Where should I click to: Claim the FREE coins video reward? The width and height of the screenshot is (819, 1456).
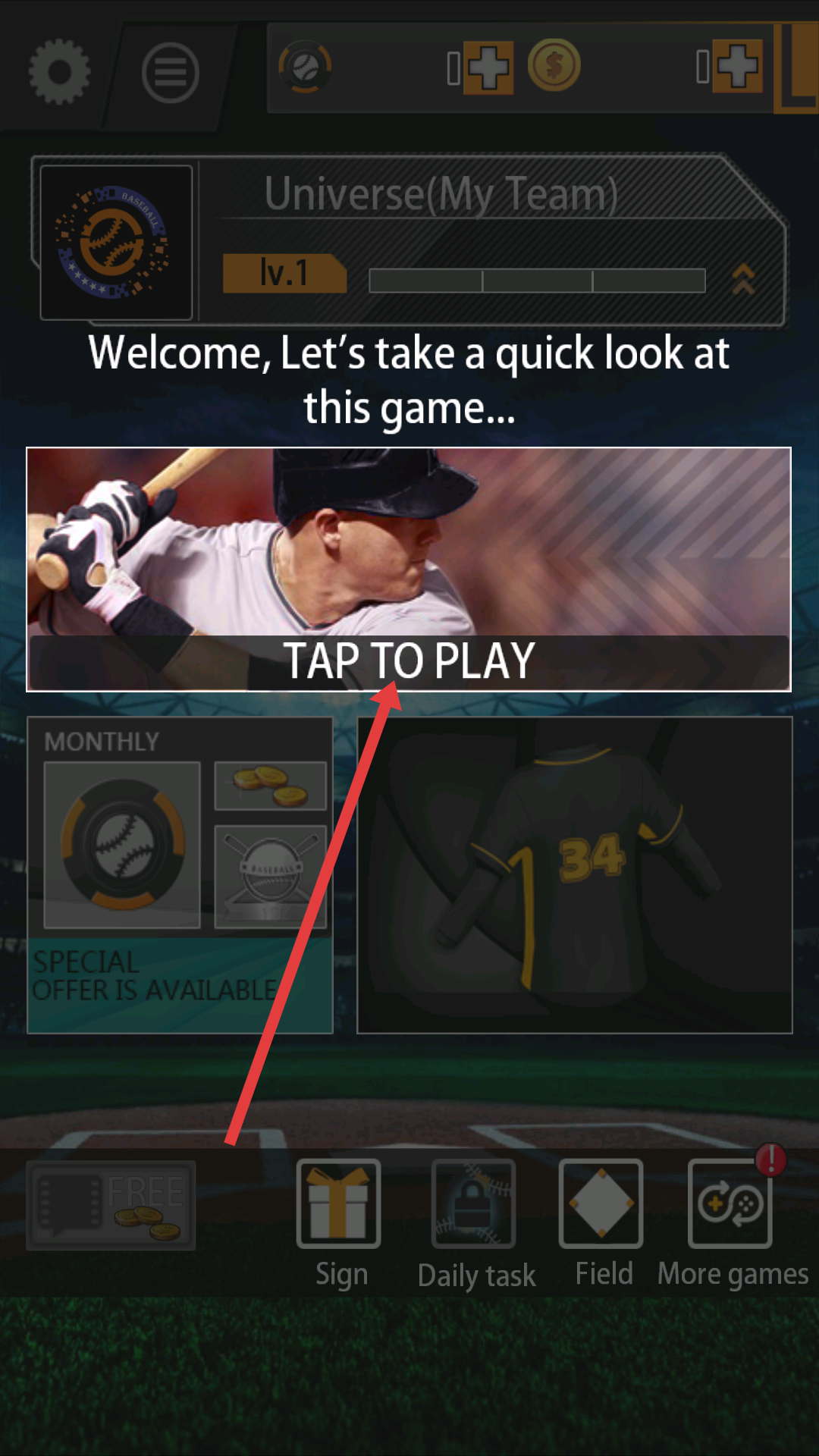[111, 1205]
